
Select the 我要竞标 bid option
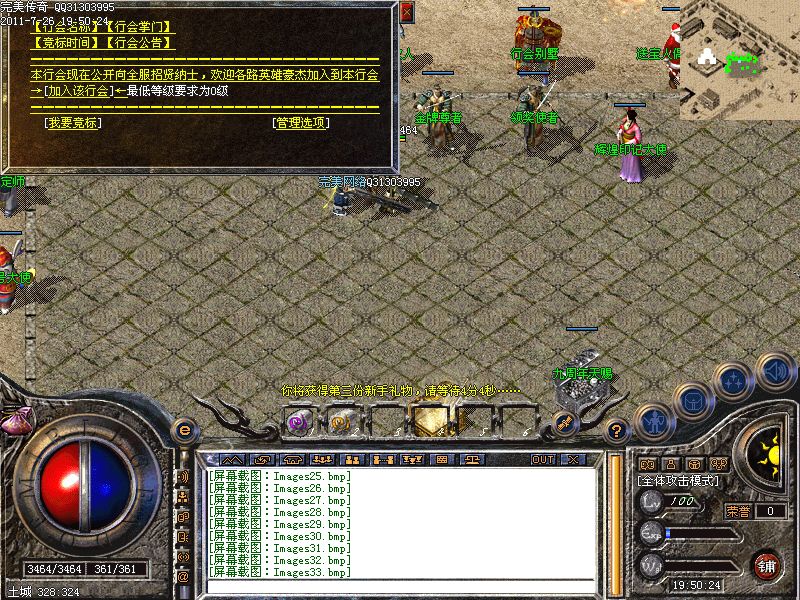(72, 123)
